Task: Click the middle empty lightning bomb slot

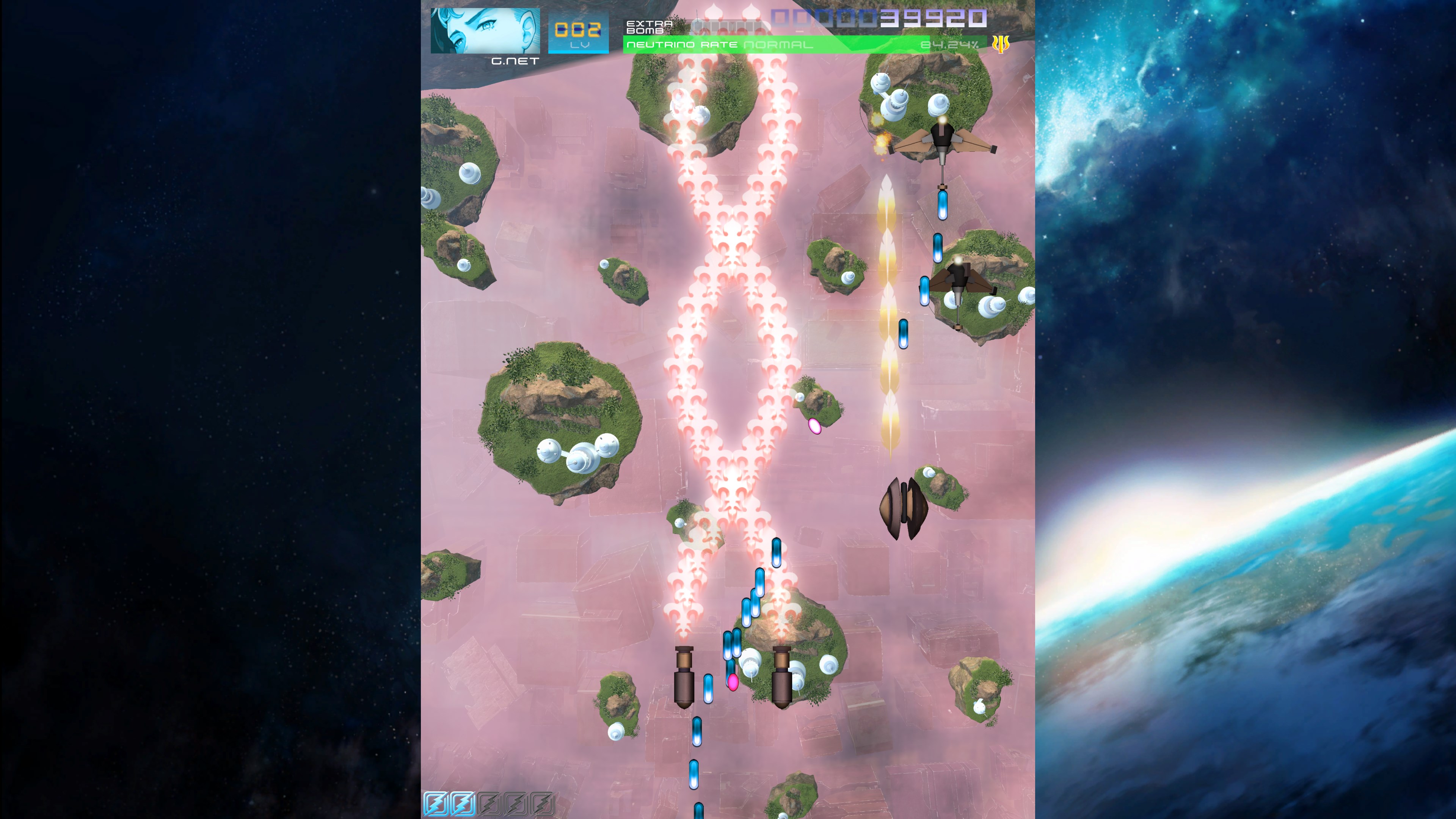Action: 516,804
